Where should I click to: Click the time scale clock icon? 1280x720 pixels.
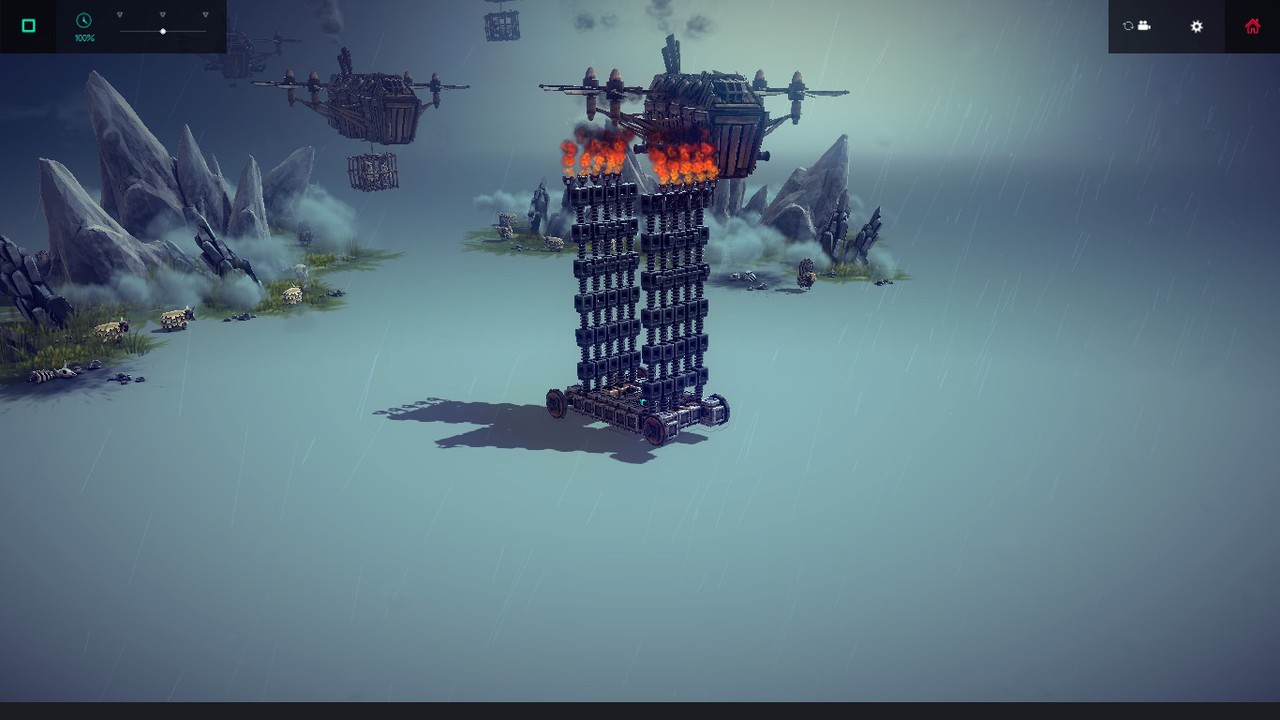[x=84, y=21]
